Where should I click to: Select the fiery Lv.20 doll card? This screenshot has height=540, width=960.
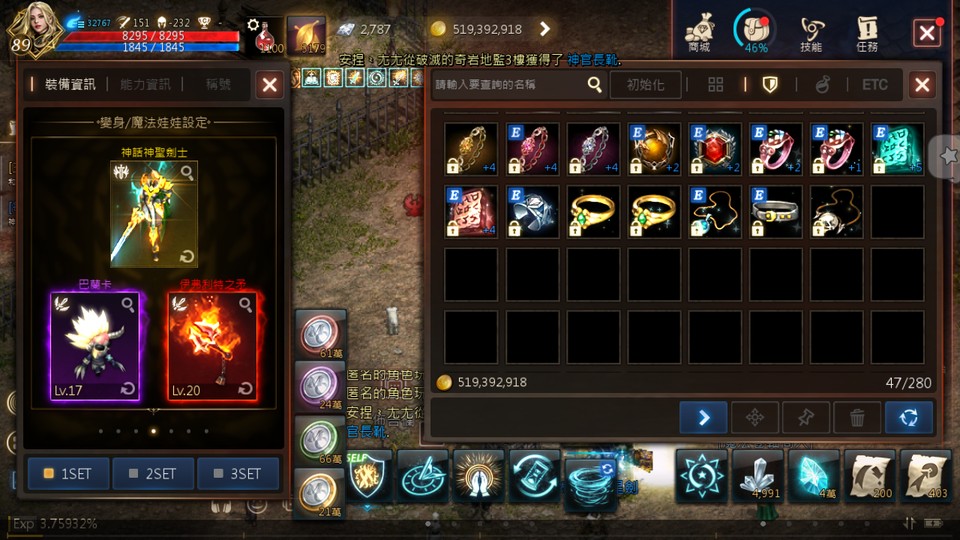212,346
